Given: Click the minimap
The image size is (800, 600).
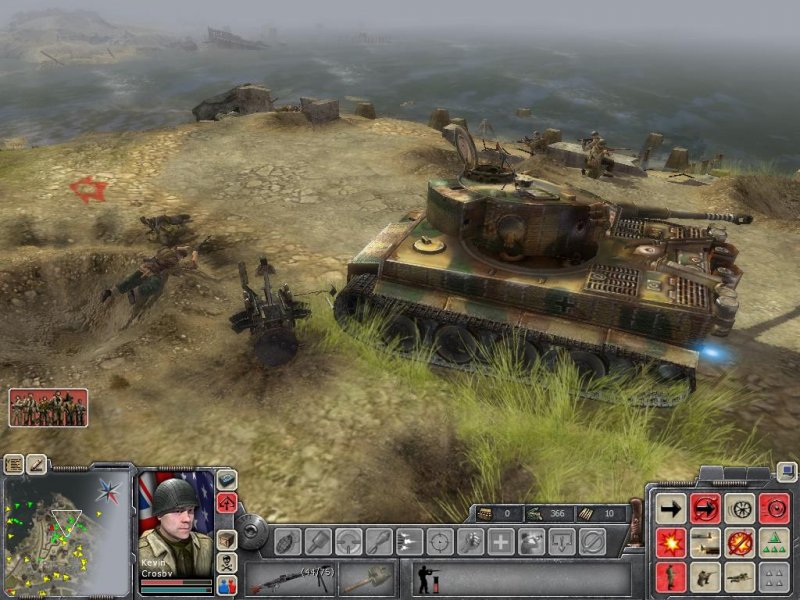Looking at the screenshot, I should [66, 529].
